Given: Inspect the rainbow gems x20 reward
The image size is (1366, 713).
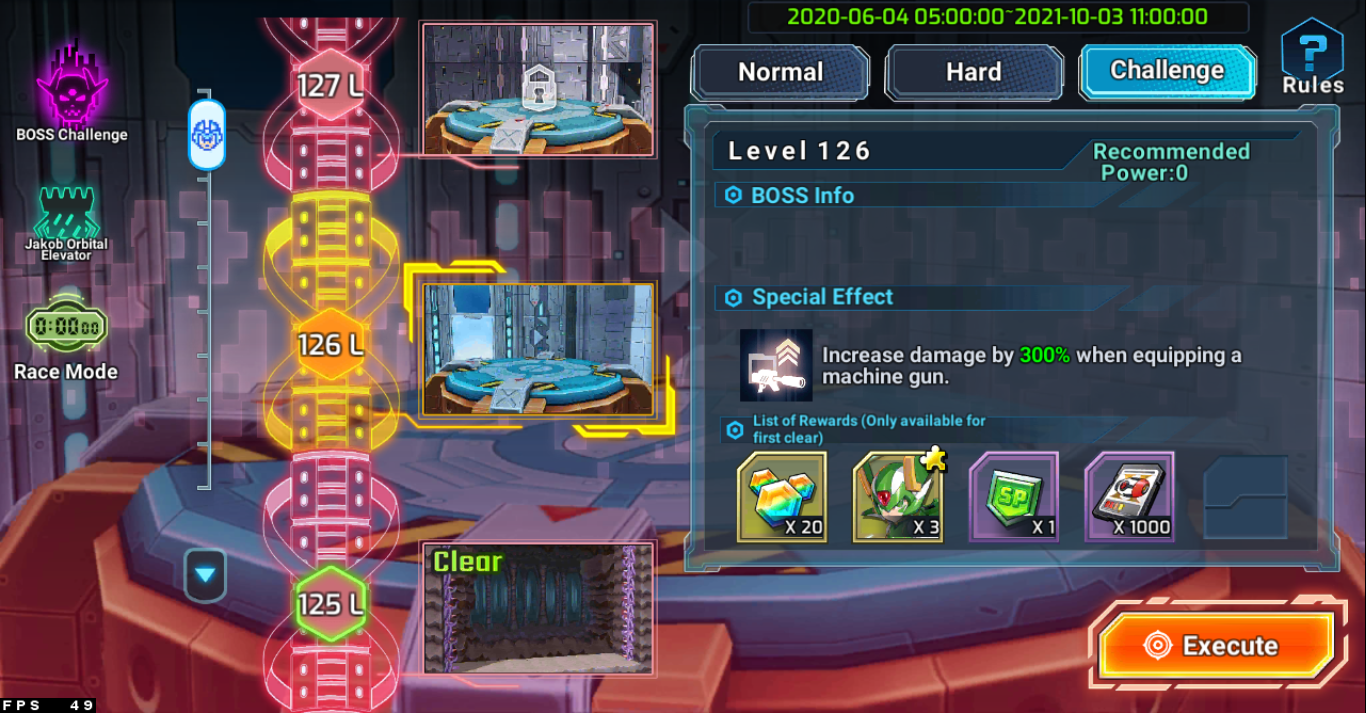Looking at the screenshot, I should click(782, 497).
